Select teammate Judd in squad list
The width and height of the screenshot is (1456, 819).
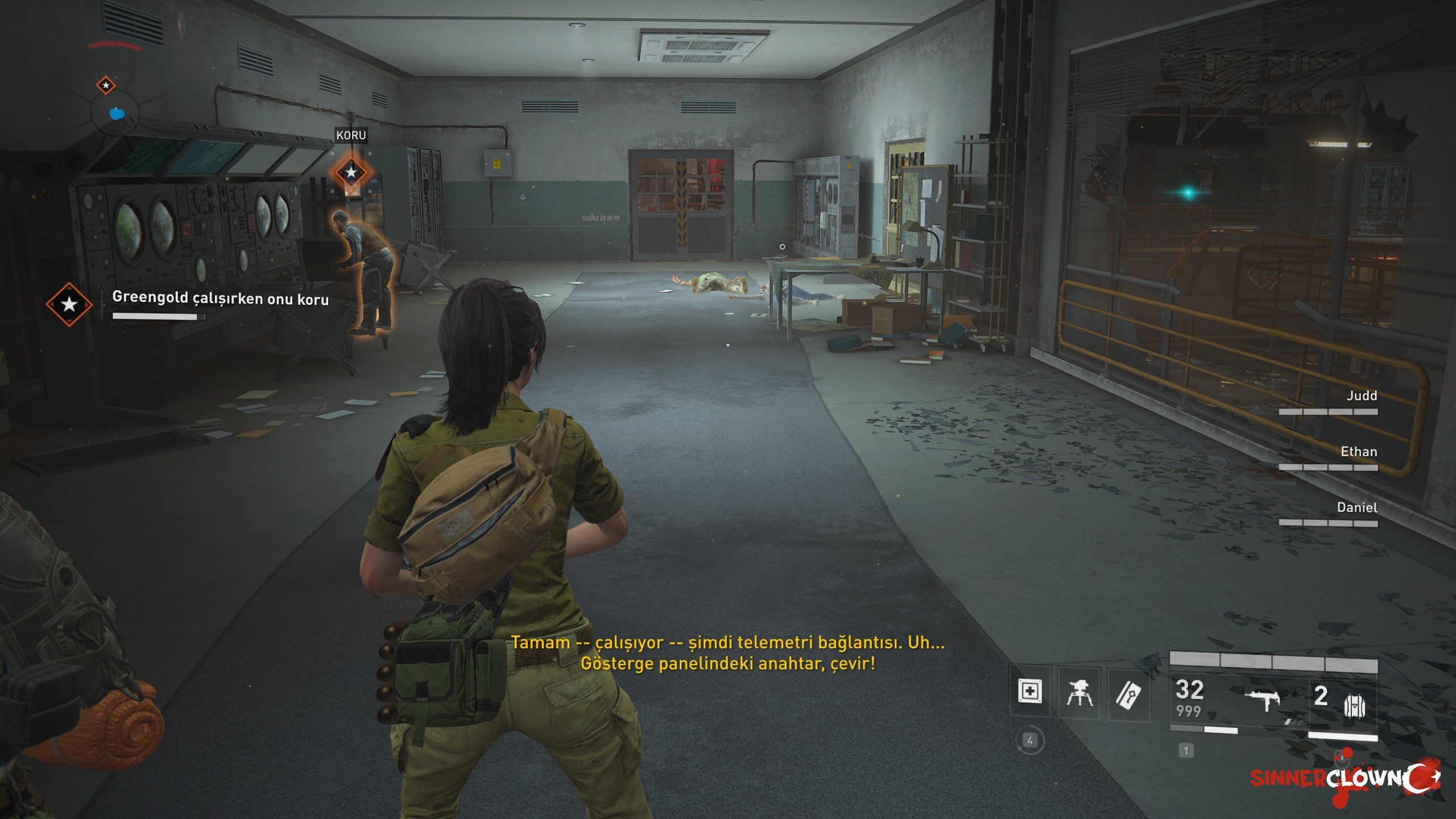point(1362,396)
